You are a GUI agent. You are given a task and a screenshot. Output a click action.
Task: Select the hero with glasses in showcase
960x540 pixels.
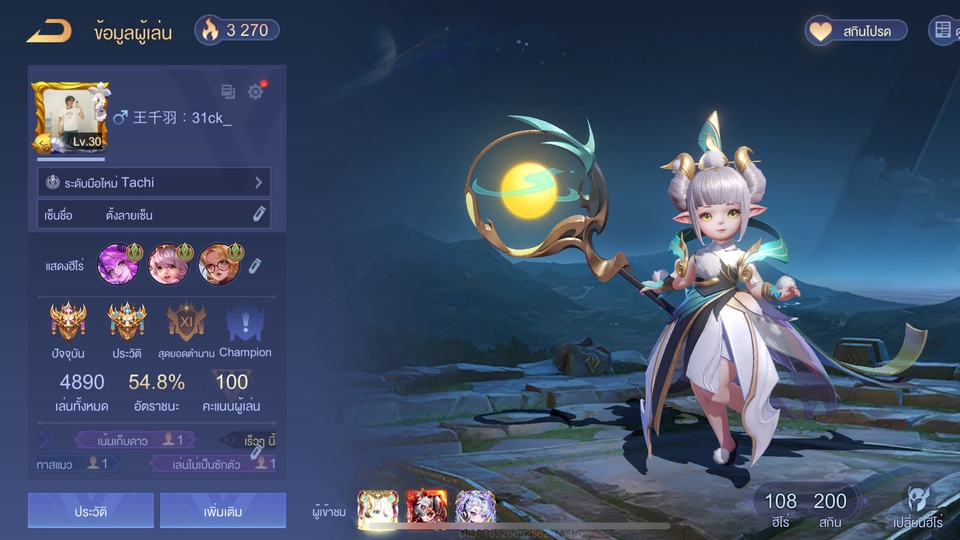[218, 264]
